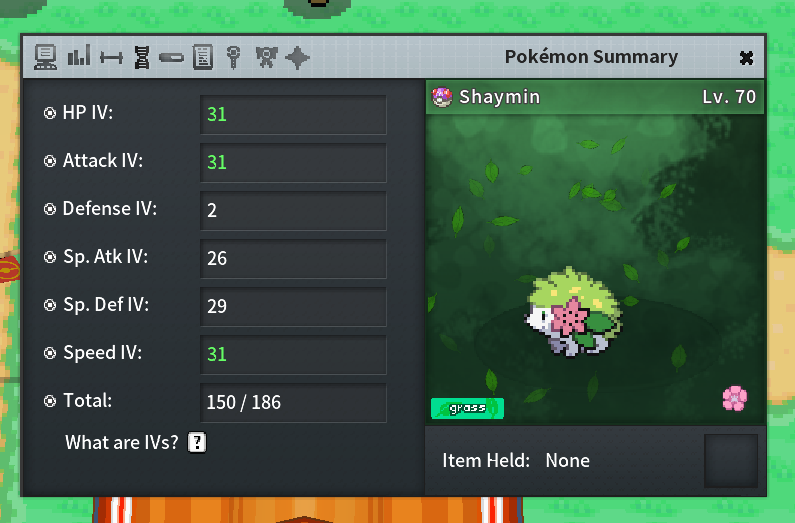
Task: Select the empty held item slot
Action: 730,461
